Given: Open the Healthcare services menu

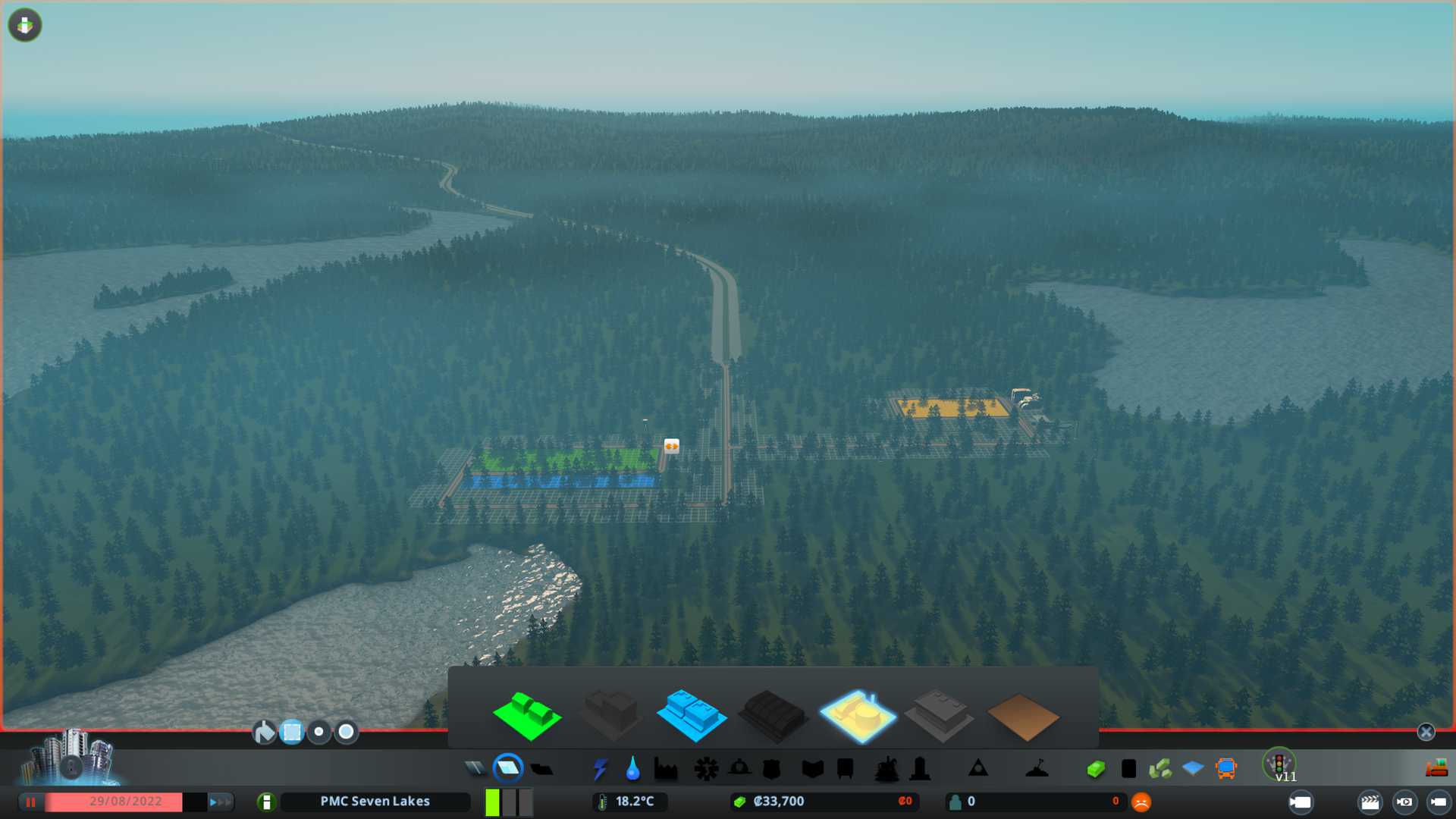Looking at the screenshot, I should (706, 769).
